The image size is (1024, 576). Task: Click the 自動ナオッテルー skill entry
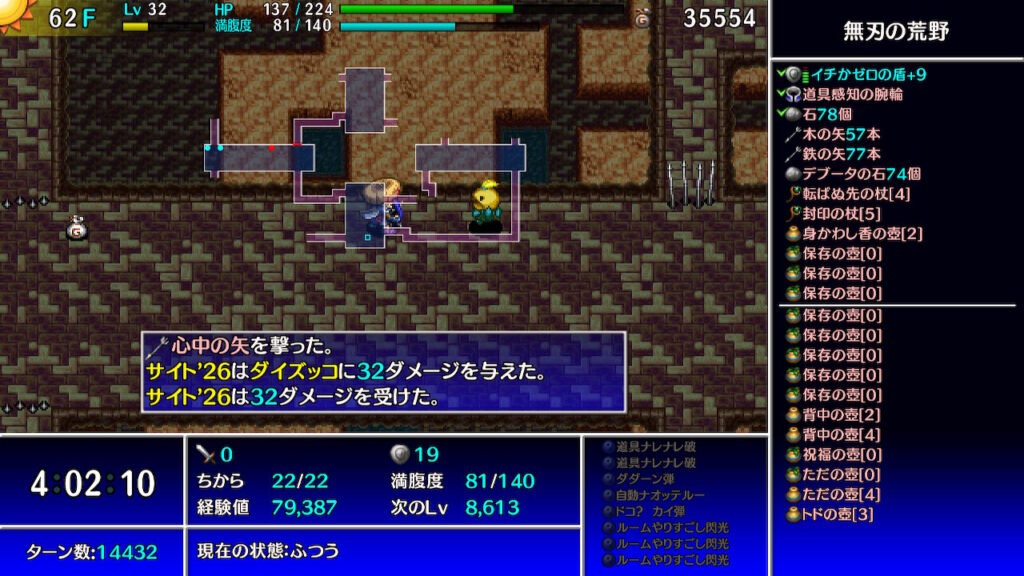point(660,495)
